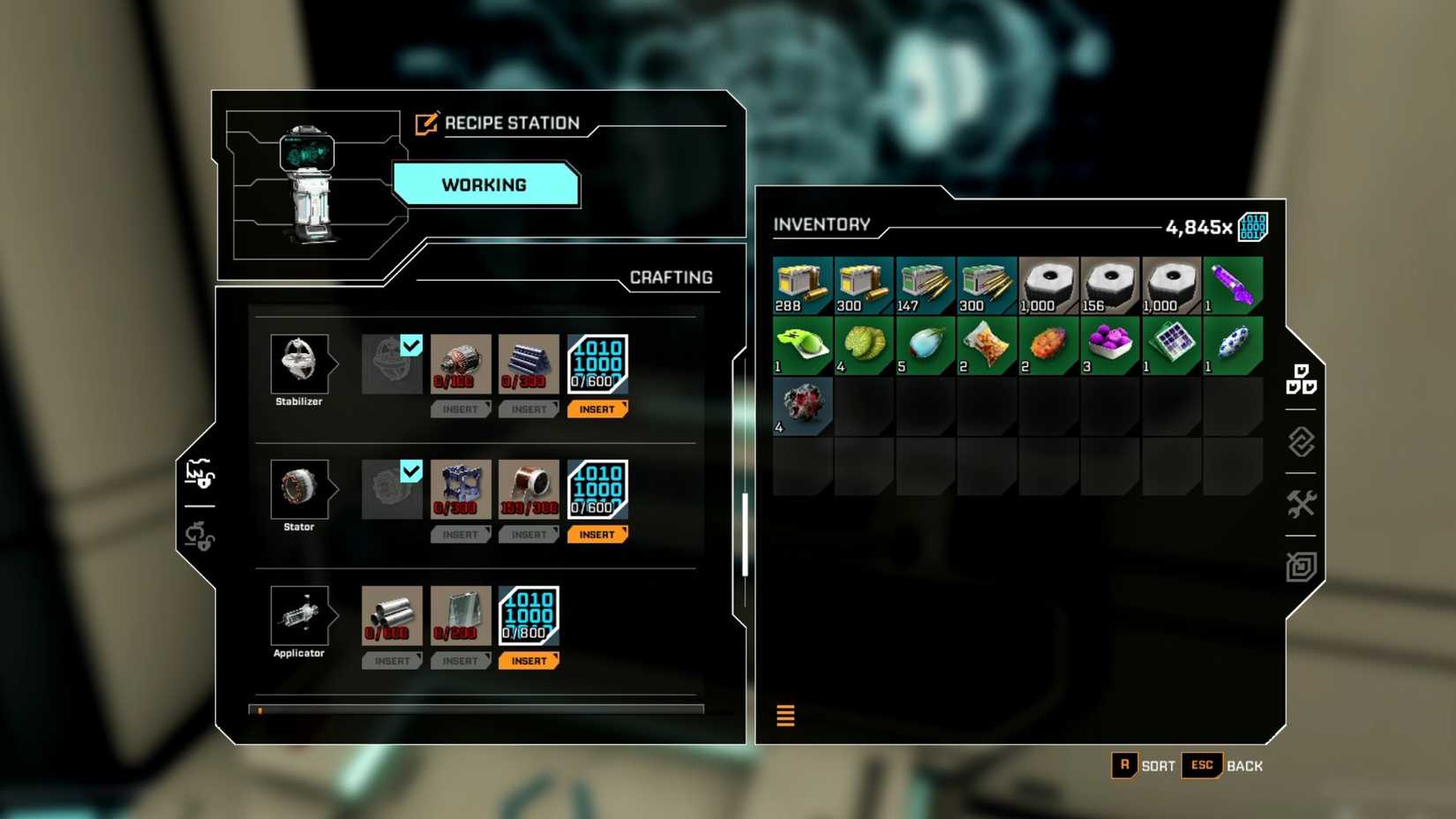
Task: Select the bottom crafting-parts inventory filter icon
Action: tap(1301, 567)
